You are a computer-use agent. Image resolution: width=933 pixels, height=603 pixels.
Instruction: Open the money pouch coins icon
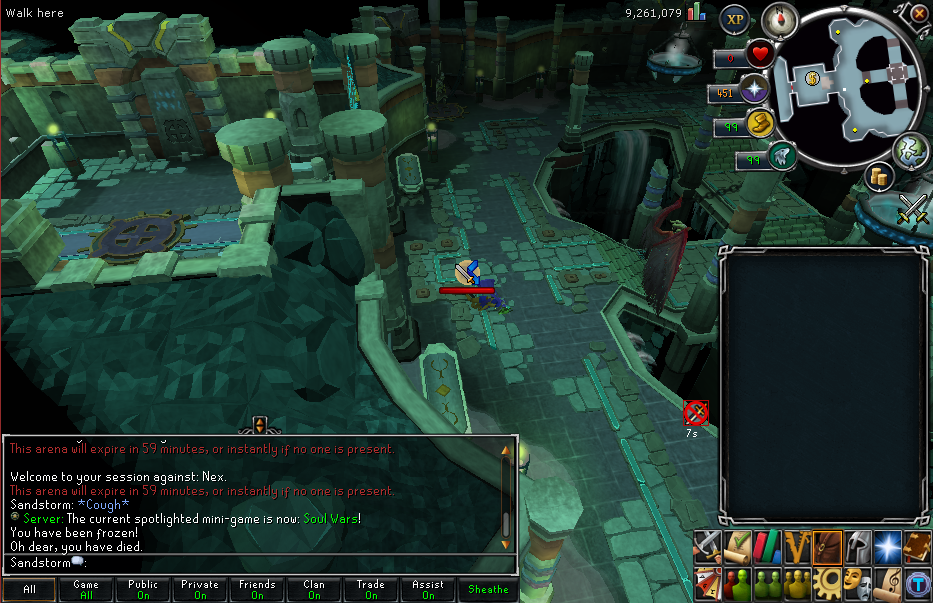pos(879,177)
